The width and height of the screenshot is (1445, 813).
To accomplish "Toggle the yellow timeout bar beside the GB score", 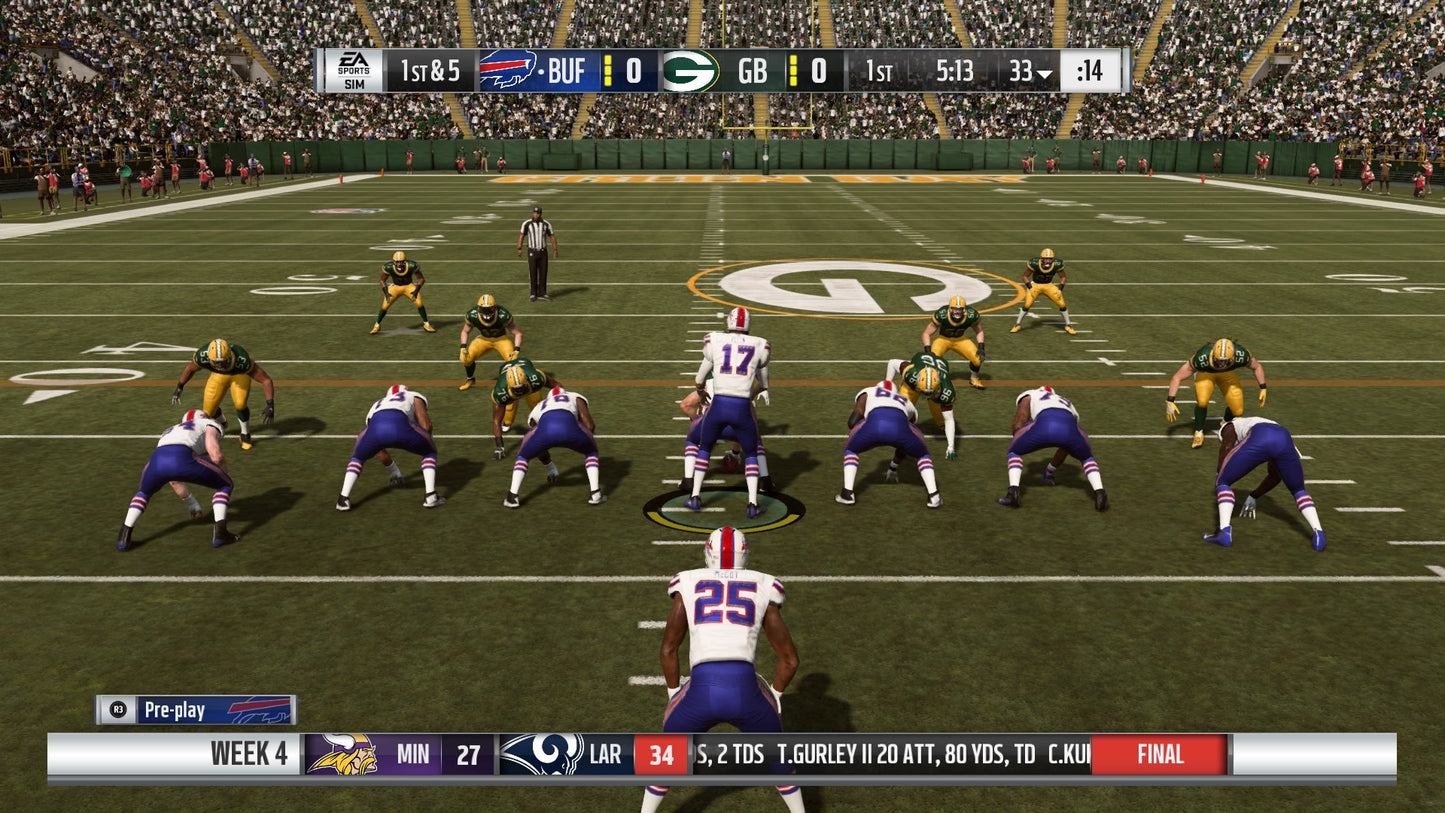I will (x=793, y=70).
